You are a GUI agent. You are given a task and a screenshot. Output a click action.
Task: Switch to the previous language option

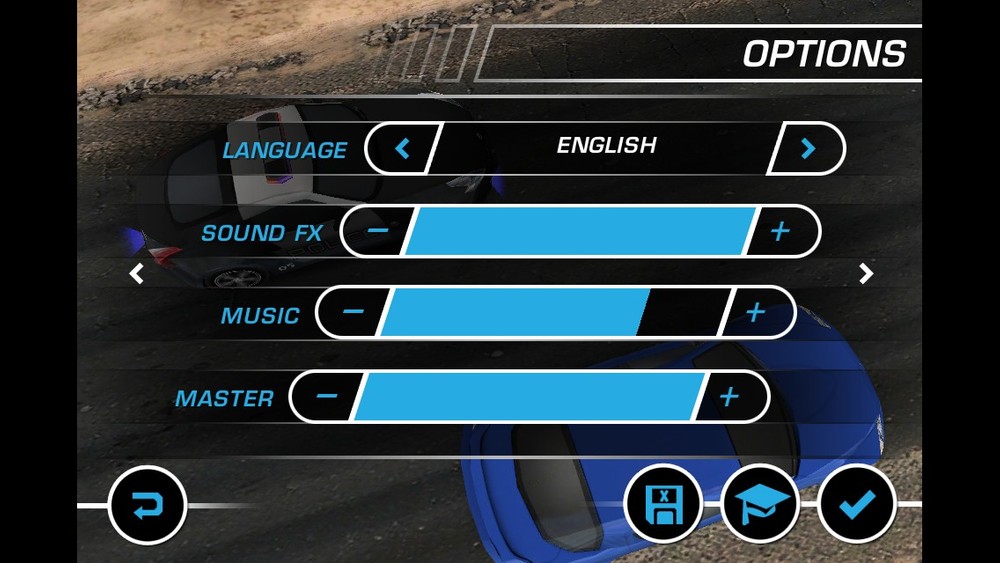click(x=402, y=149)
